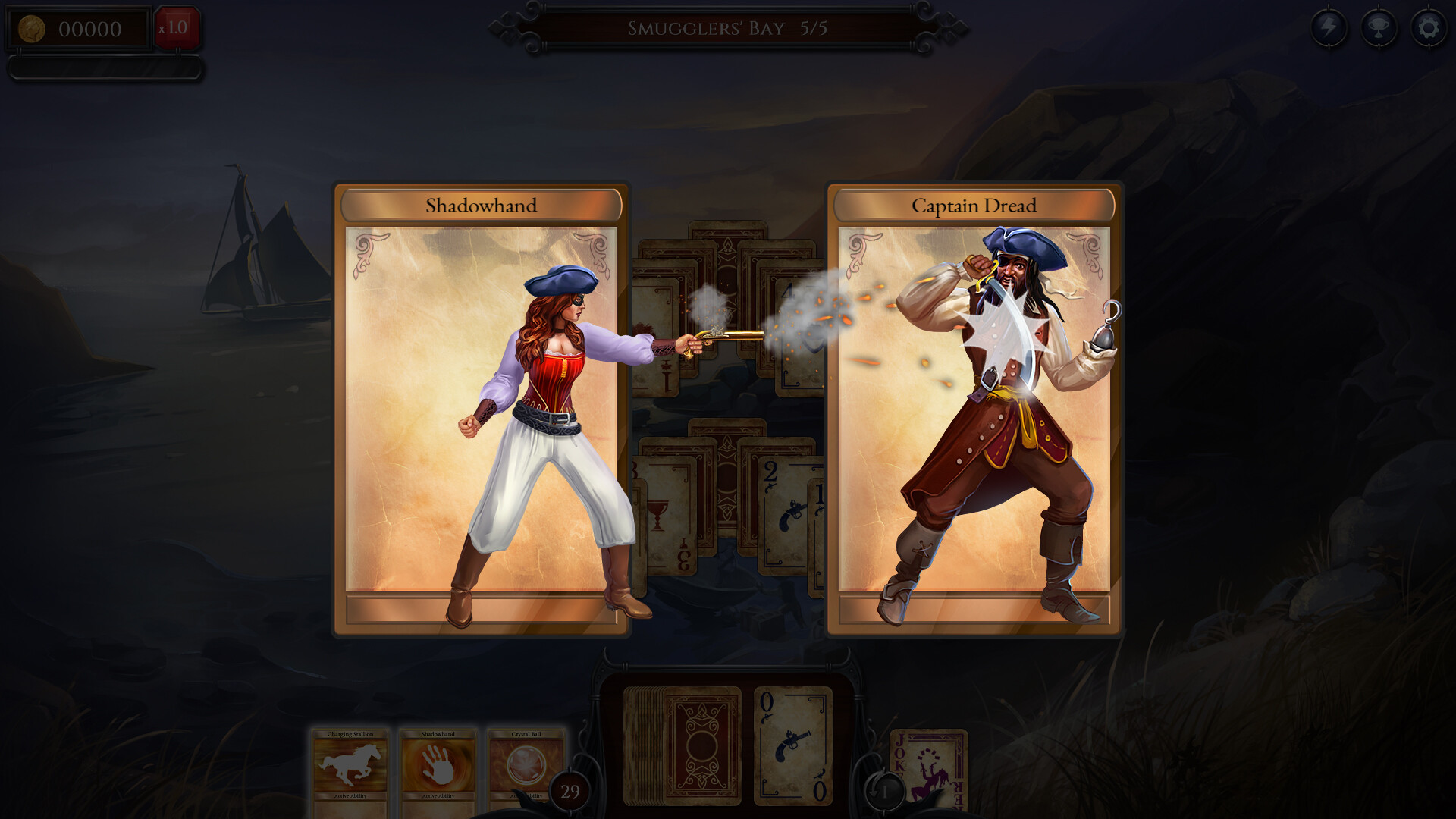Select the 0 of pistols card
Image resolution: width=1456 pixels, height=819 pixels.
click(x=792, y=747)
